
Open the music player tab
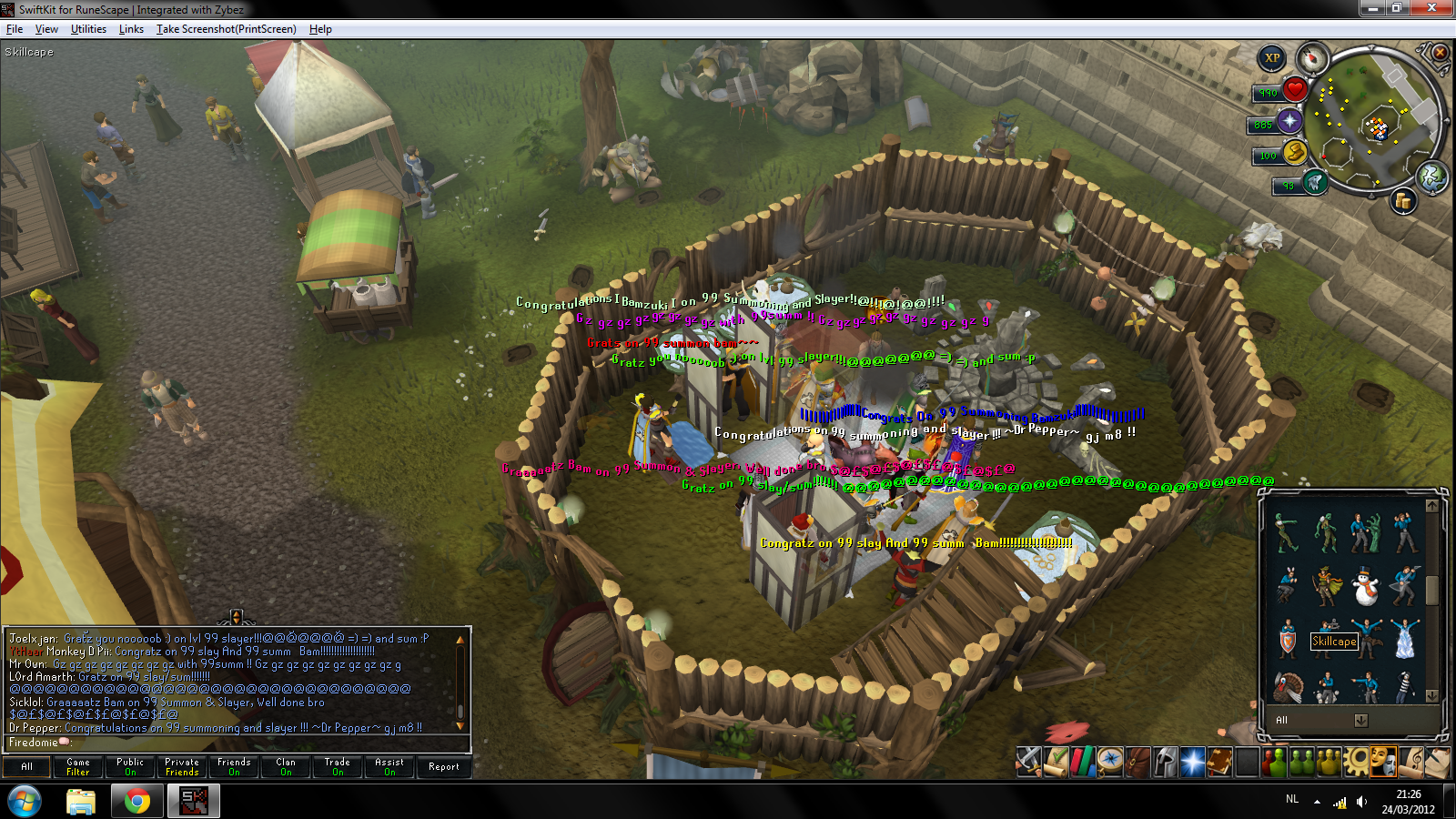(x=1410, y=762)
